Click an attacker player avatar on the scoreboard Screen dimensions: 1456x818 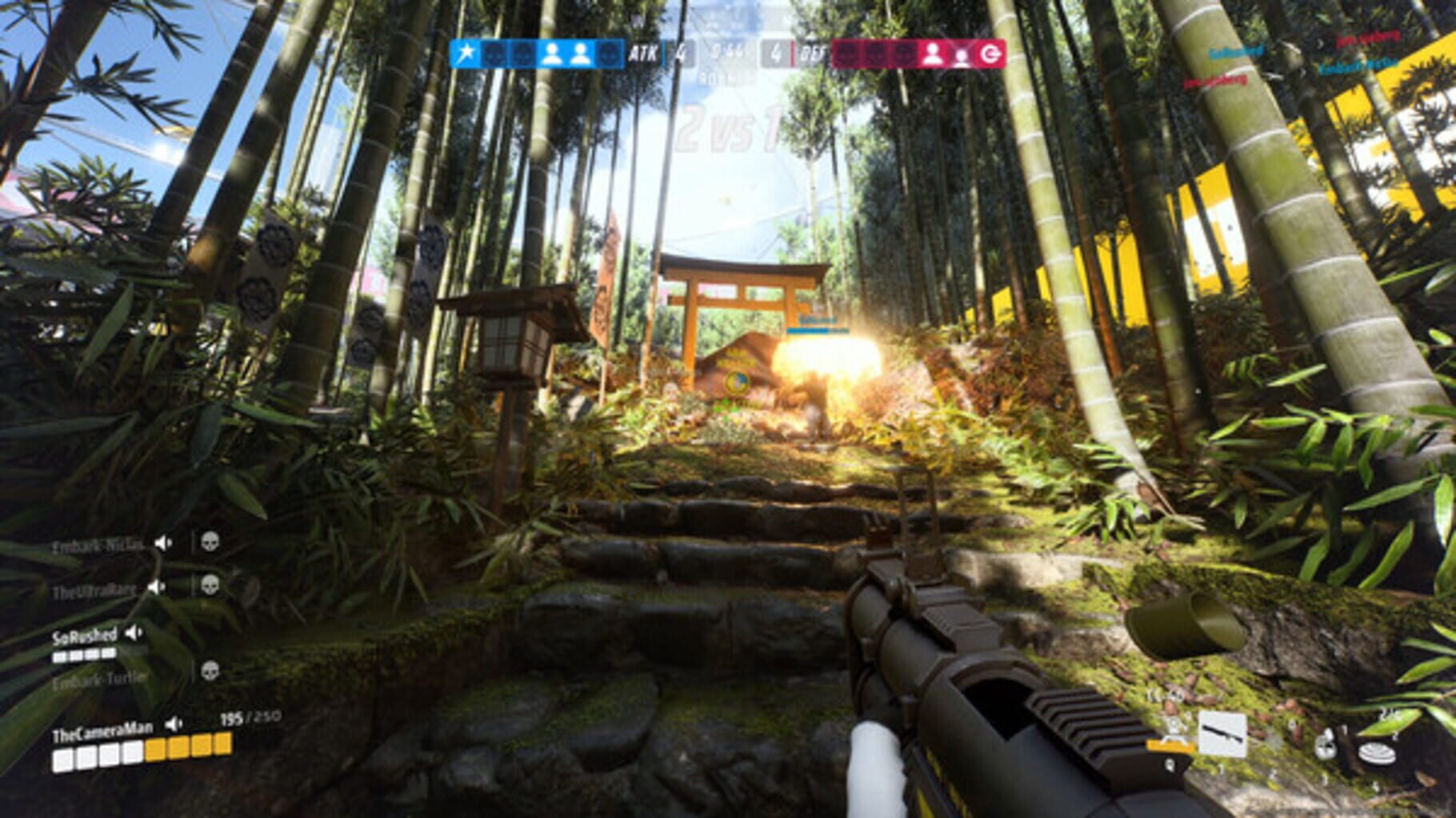[552, 53]
